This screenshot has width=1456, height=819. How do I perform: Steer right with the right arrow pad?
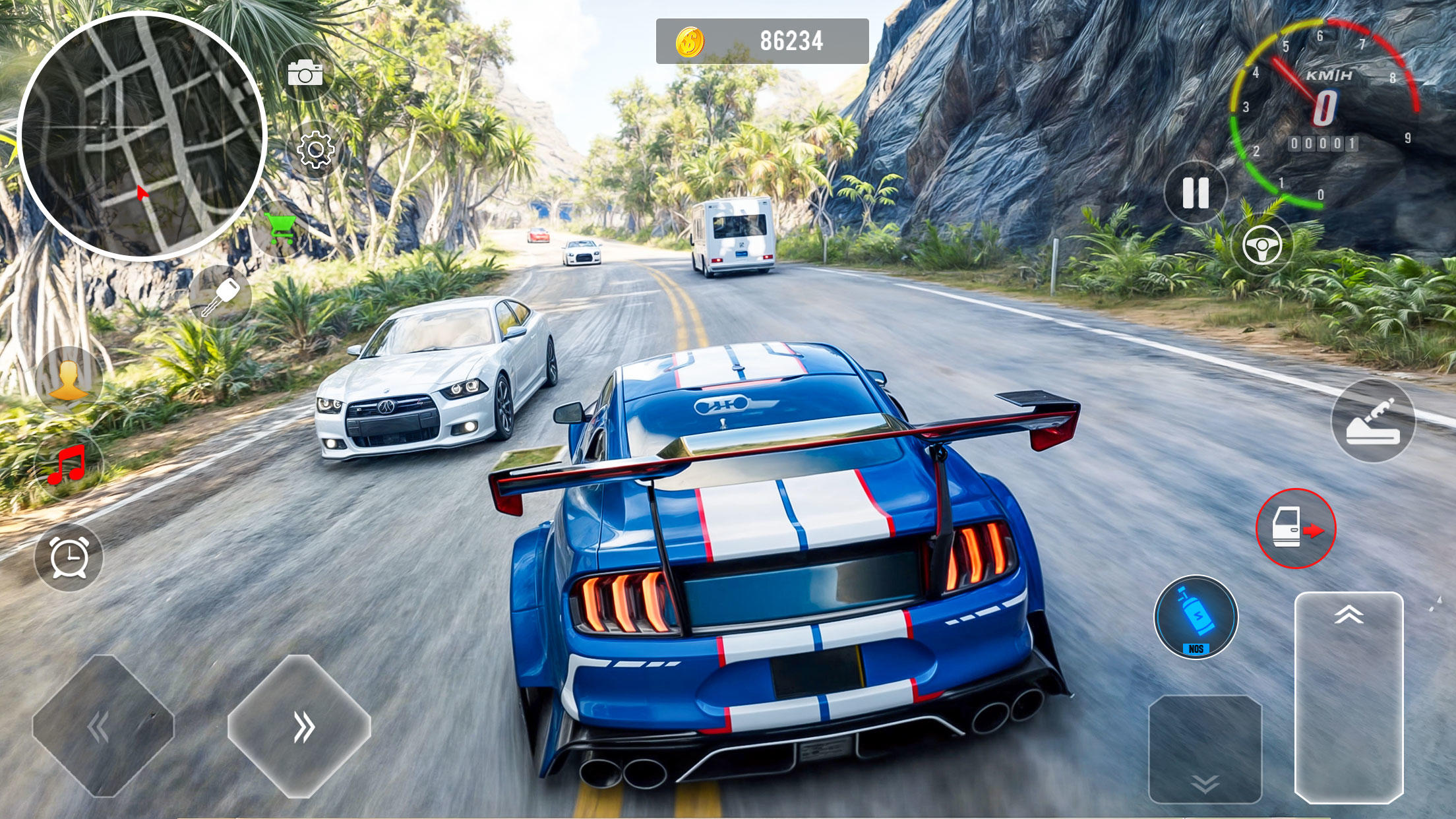click(300, 727)
